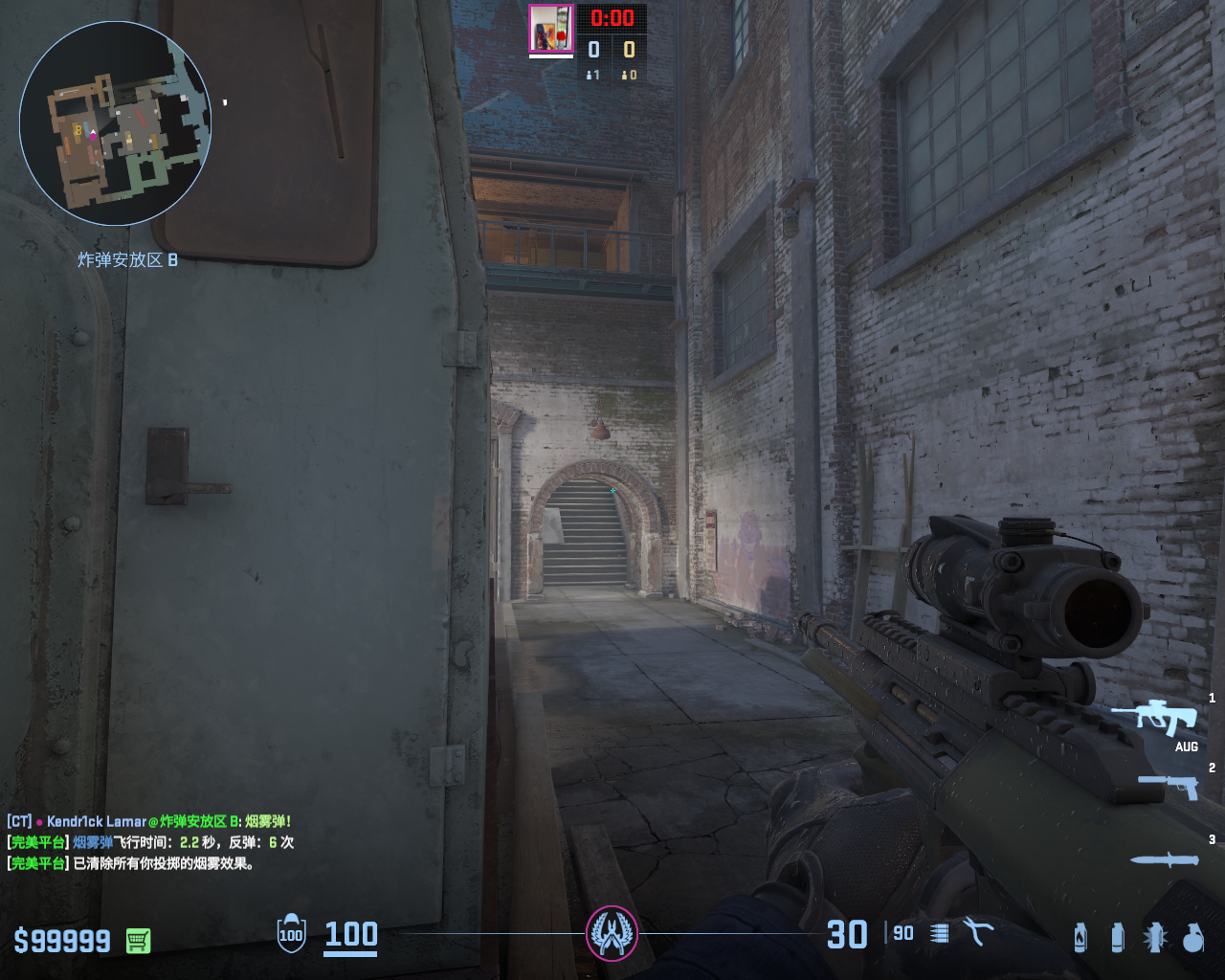Click the defuse kit pliers icon
This screenshot has width=1225, height=980.
978,932
